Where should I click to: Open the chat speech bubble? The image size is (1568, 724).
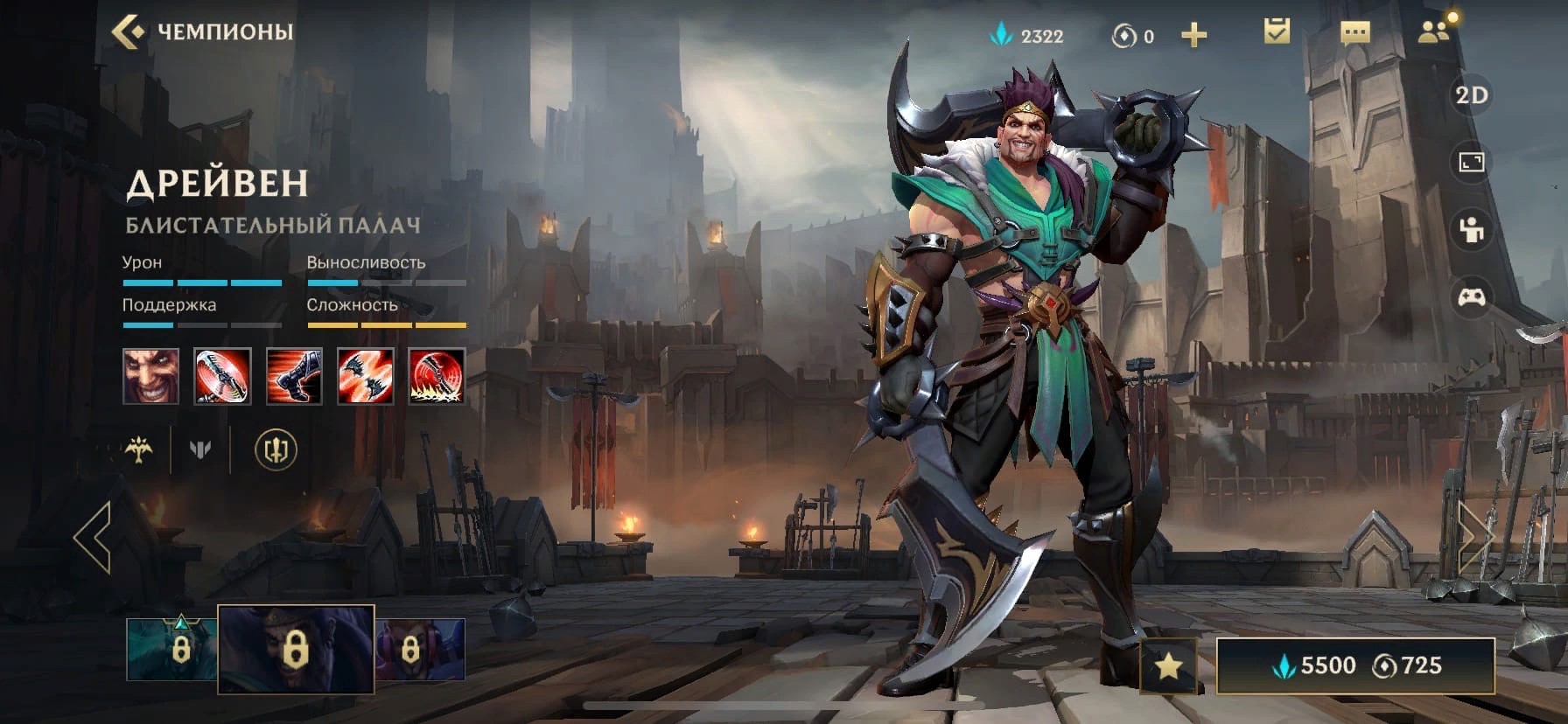1354,34
